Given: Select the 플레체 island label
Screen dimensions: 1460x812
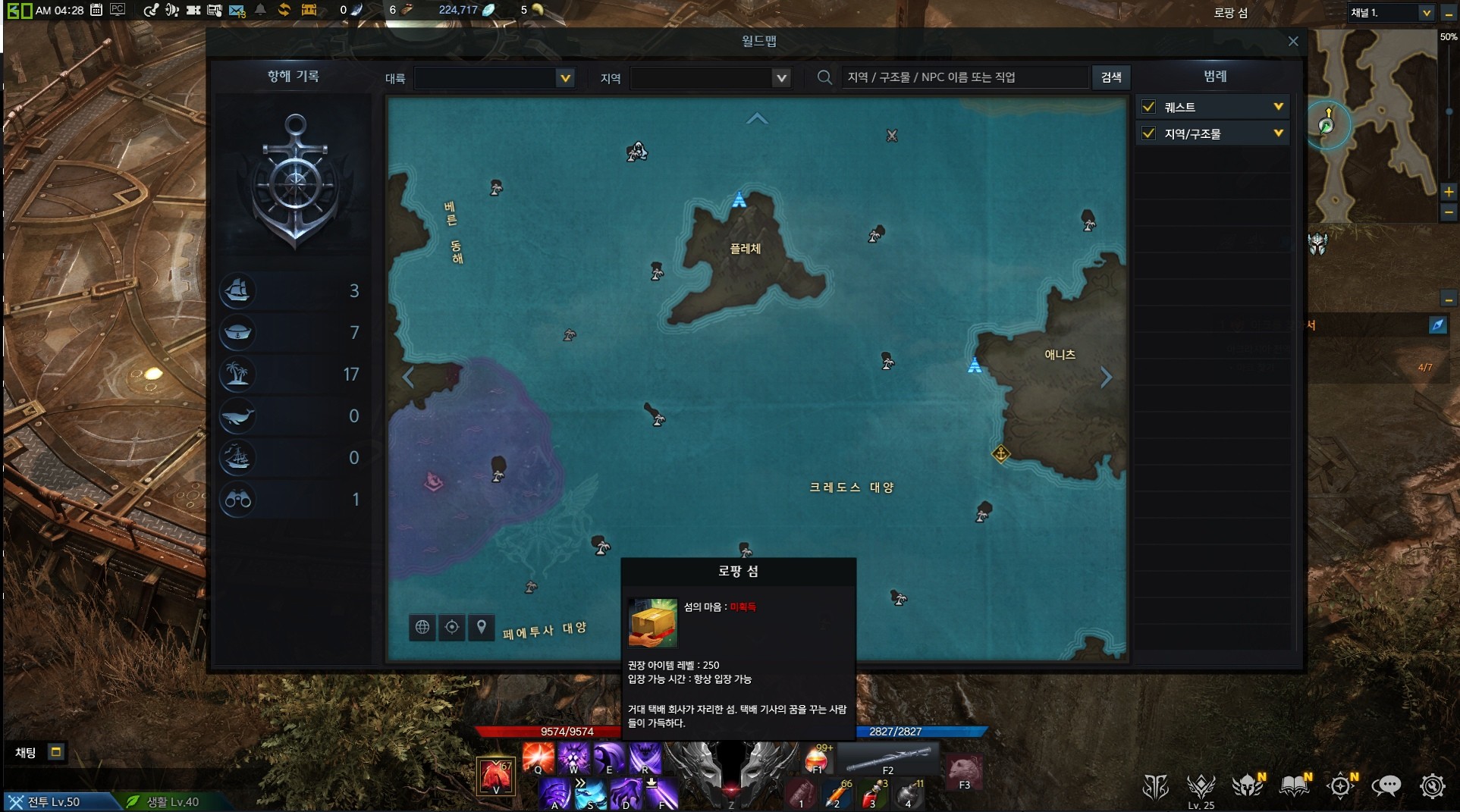Looking at the screenshot, I should (745, 249).
